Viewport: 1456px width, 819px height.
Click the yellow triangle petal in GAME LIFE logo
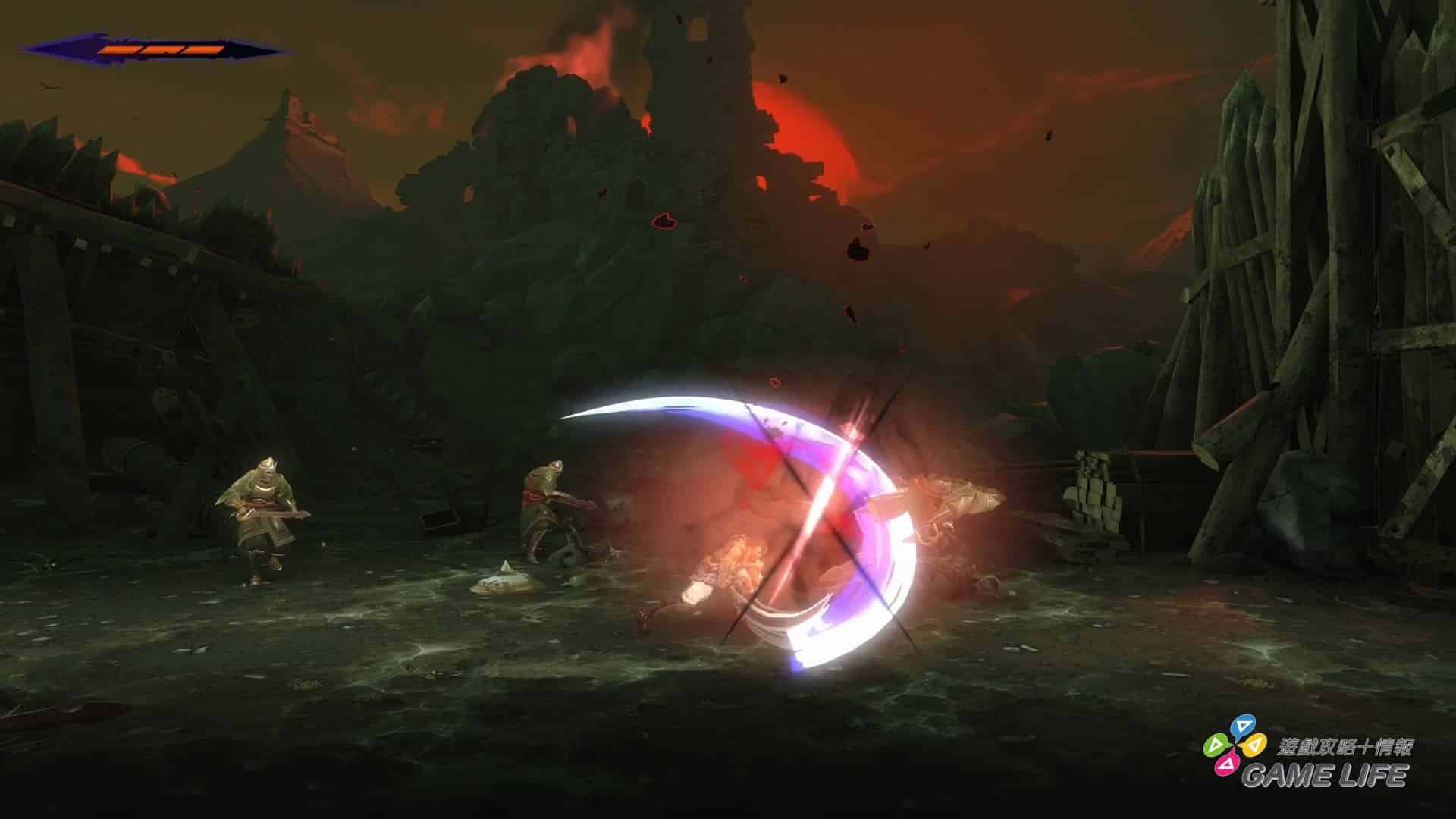(x=1254, y=745)
